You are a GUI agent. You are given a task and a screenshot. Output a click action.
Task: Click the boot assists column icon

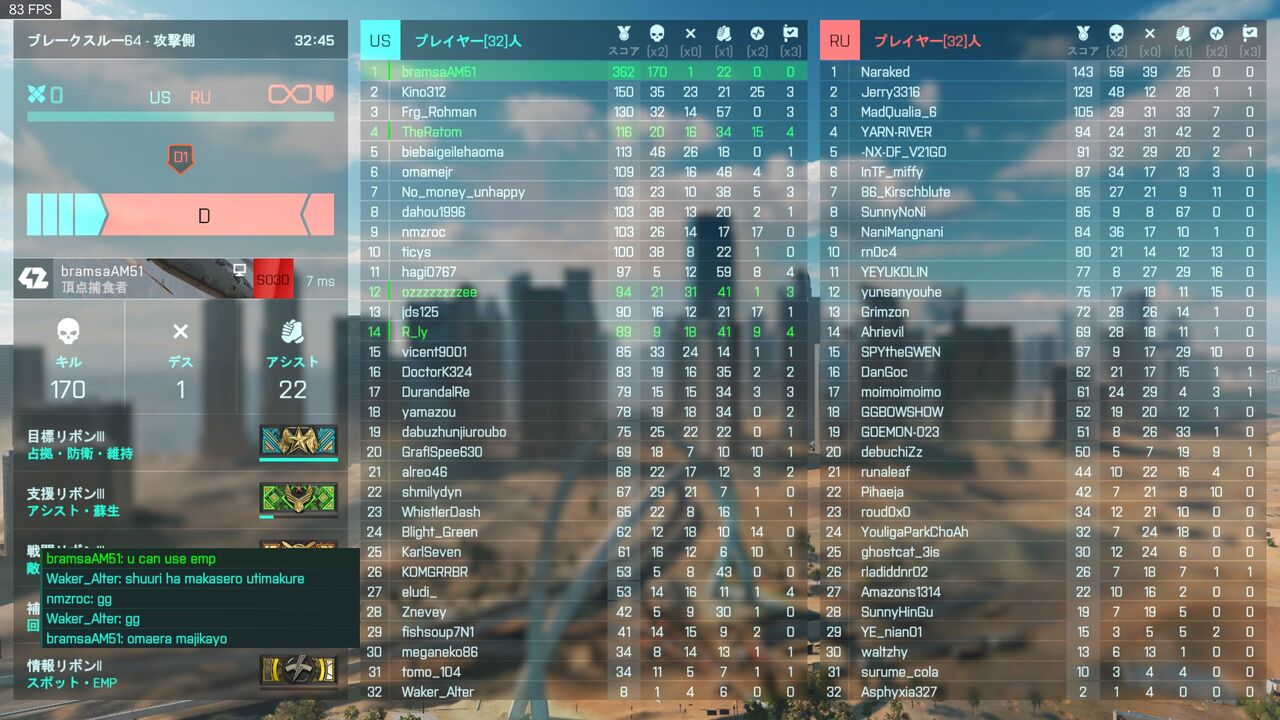(723, 33)
